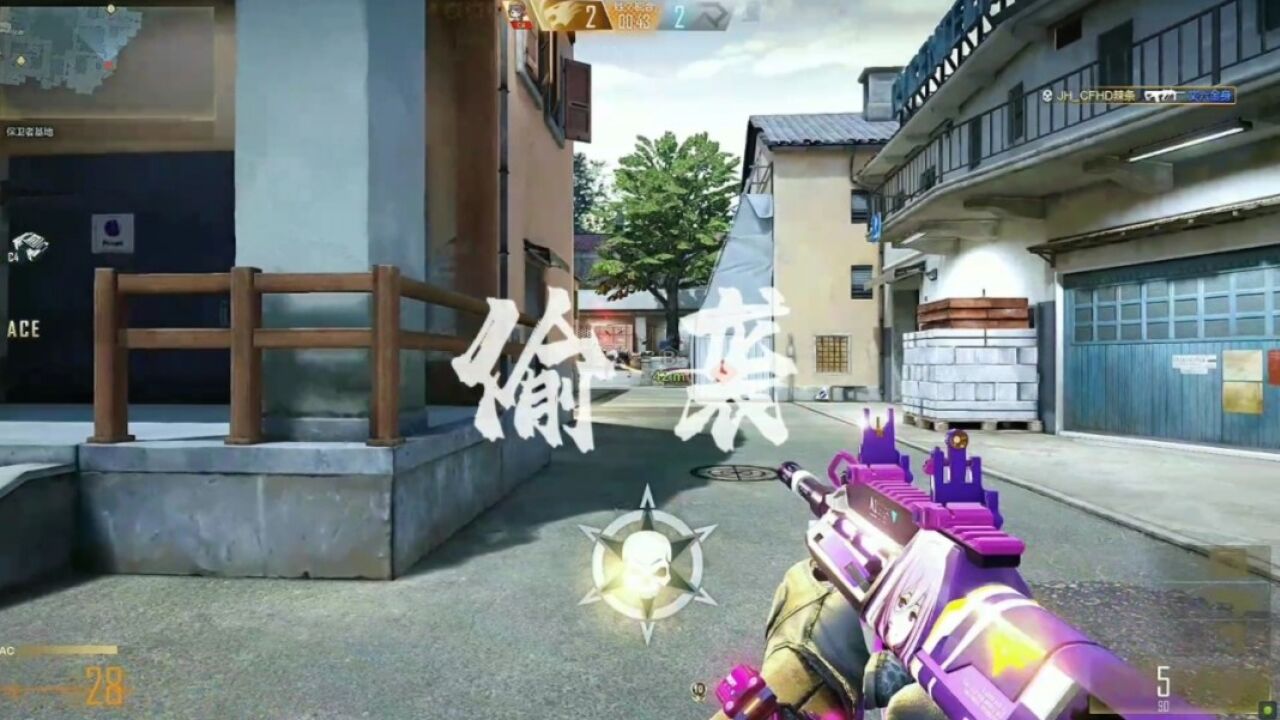
Task: Click the C4 bomb icon on the left
Action: pyautogui.click(x=30, y=245)
